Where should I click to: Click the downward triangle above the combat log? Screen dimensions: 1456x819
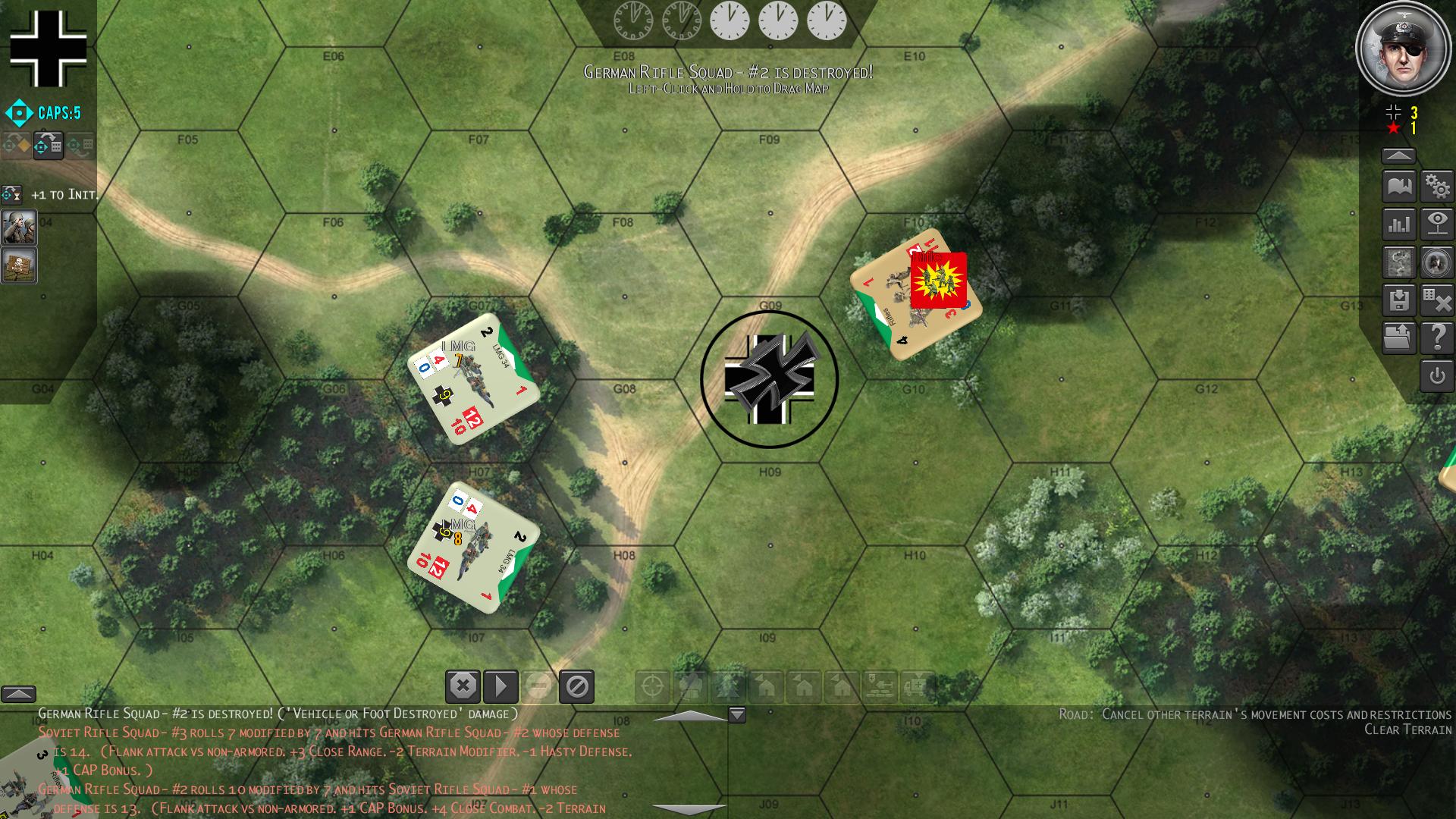[736, 714]
